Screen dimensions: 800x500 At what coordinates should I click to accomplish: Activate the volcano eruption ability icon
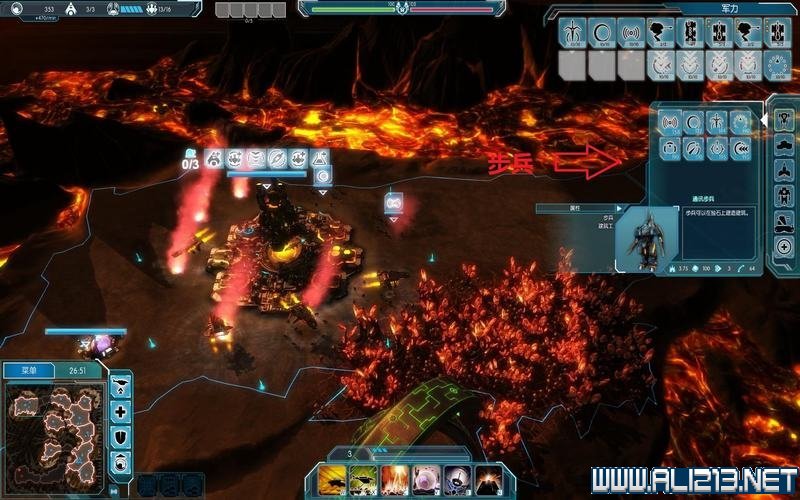tap(489, 478)
